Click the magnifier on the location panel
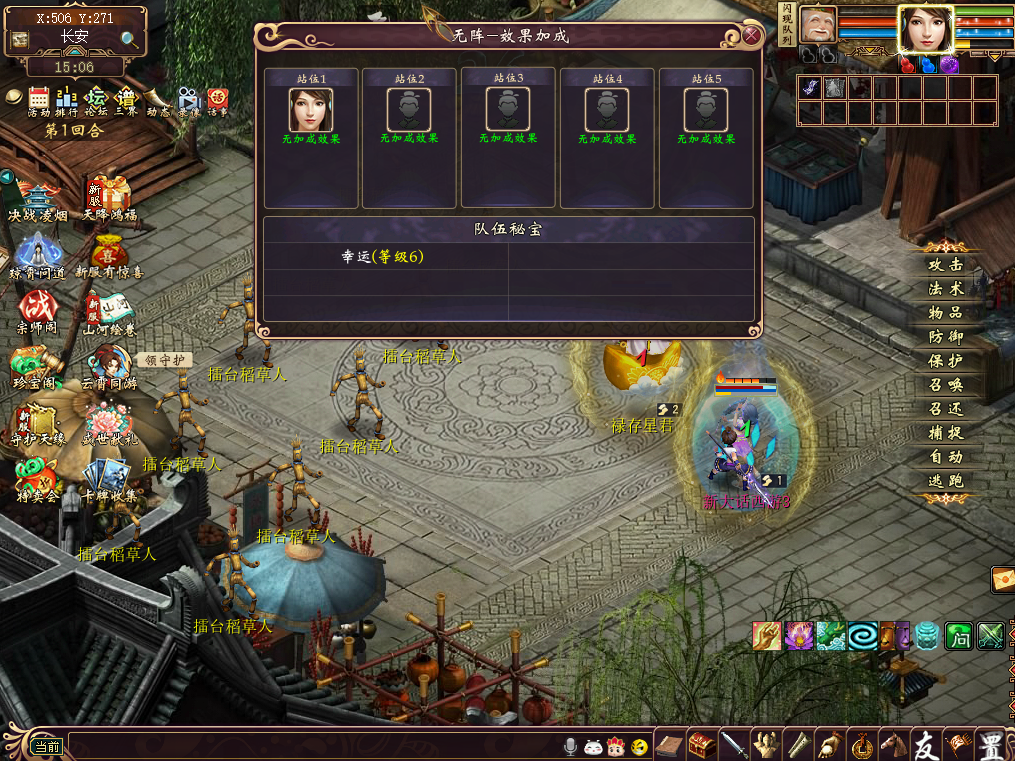 pos(130,40)
